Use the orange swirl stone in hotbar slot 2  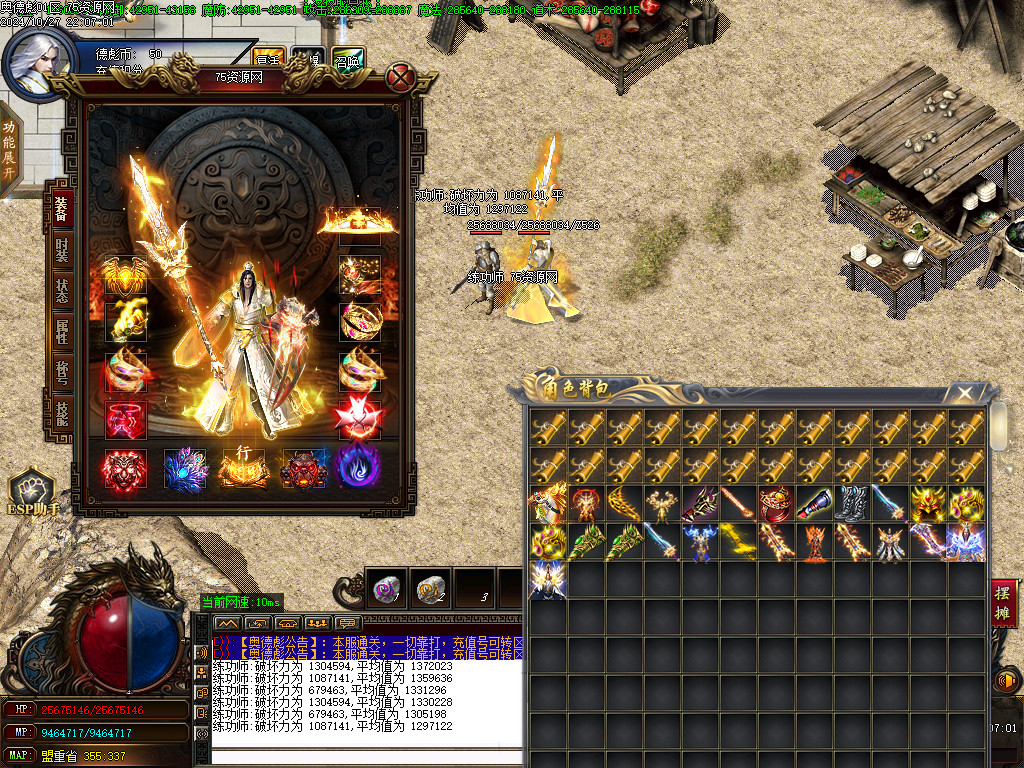[x=430, y=589]
